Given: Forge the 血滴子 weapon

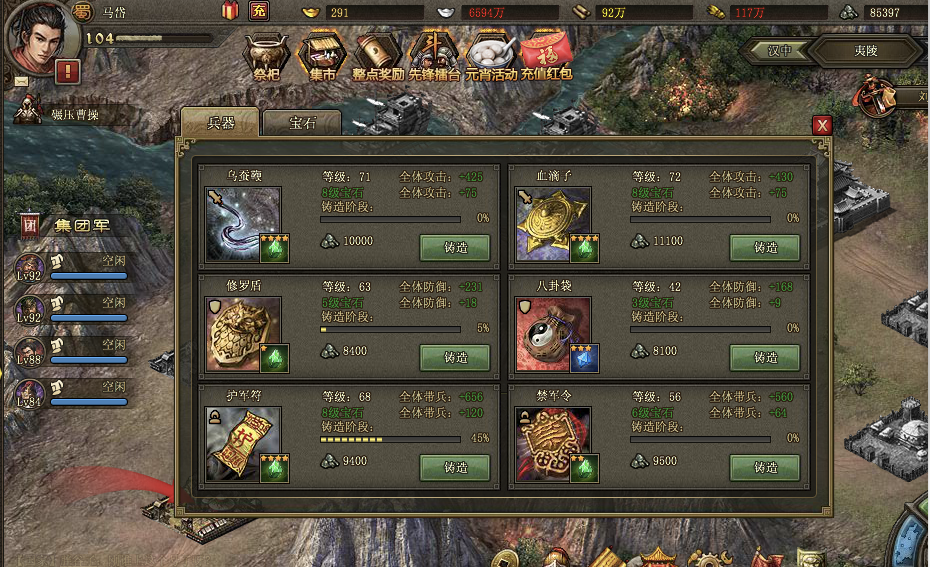Looking at the screenshot, I should (765, 247).
